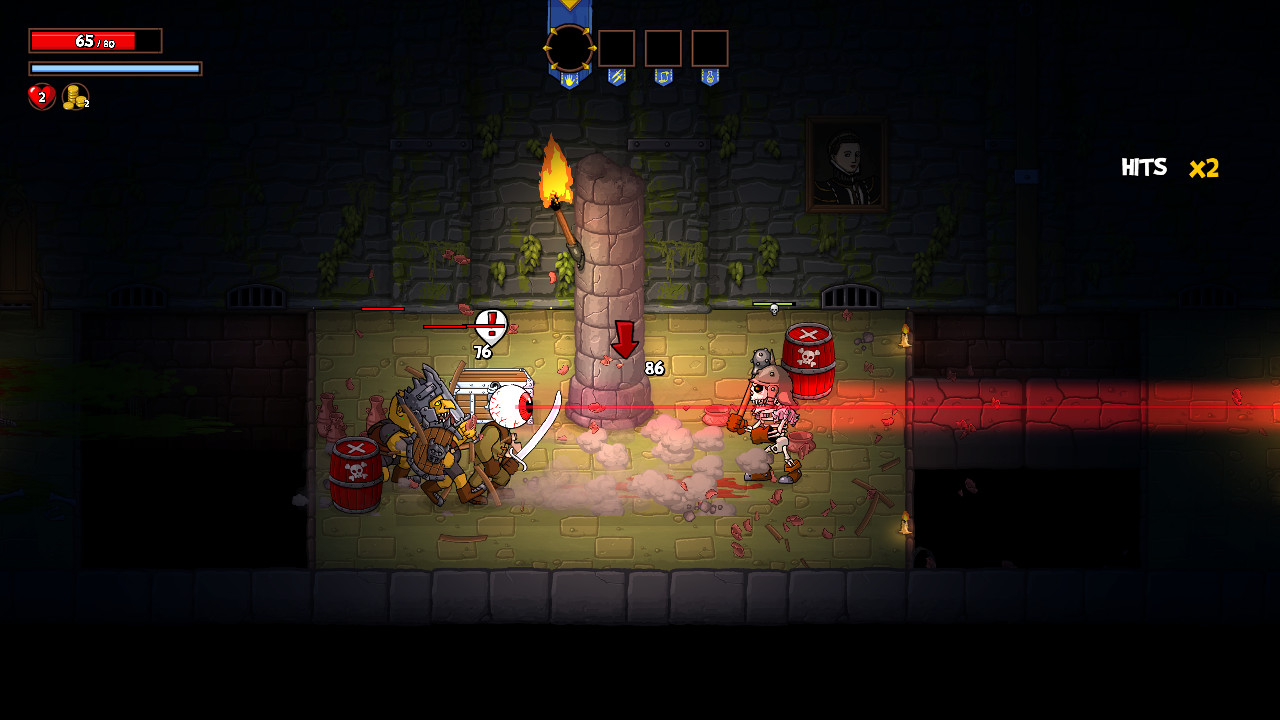
Task: Click the HITS x2 combo counter
Action: click(1170, 166)
